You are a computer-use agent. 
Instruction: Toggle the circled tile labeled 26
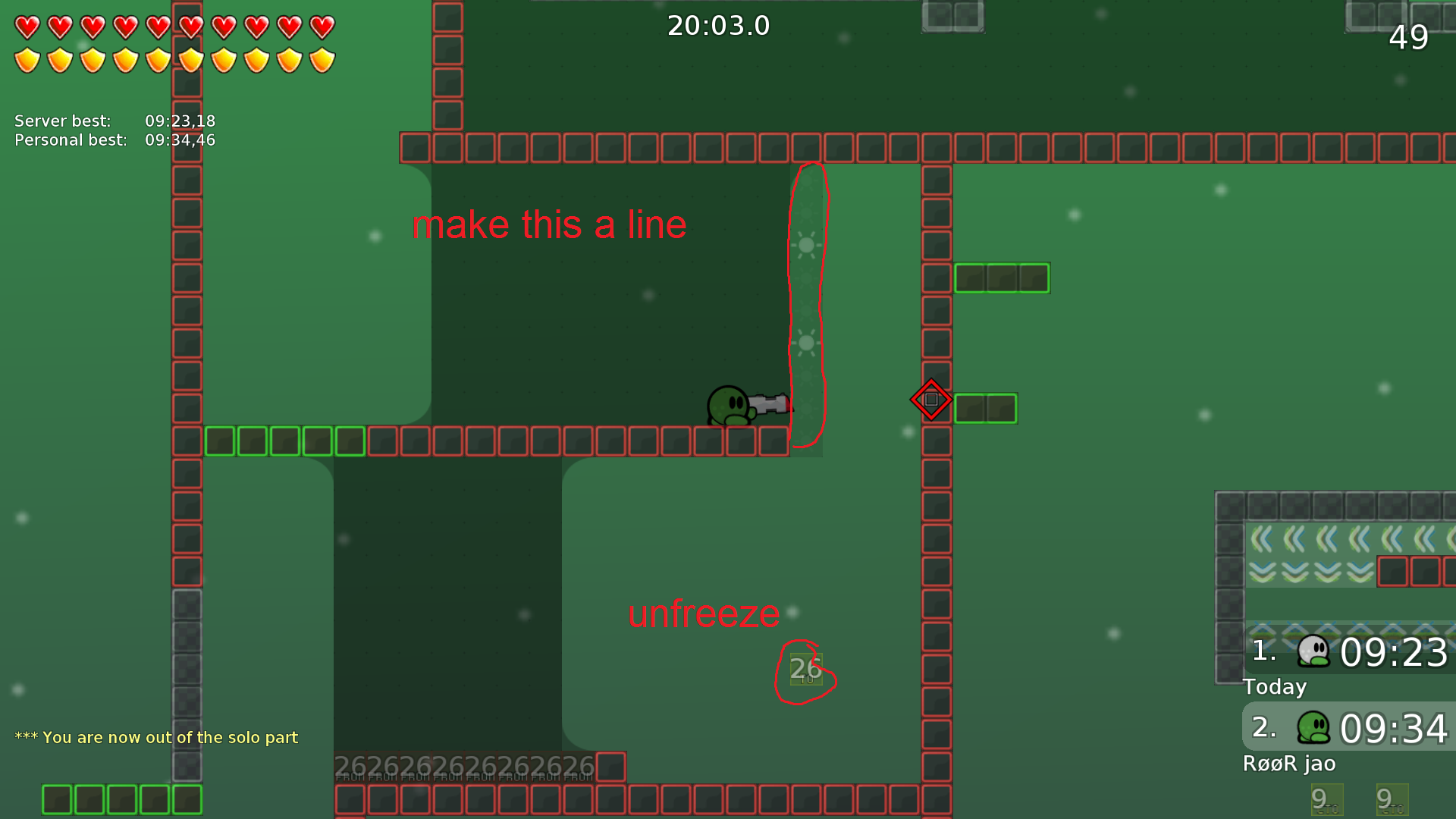tap(805, 669)
